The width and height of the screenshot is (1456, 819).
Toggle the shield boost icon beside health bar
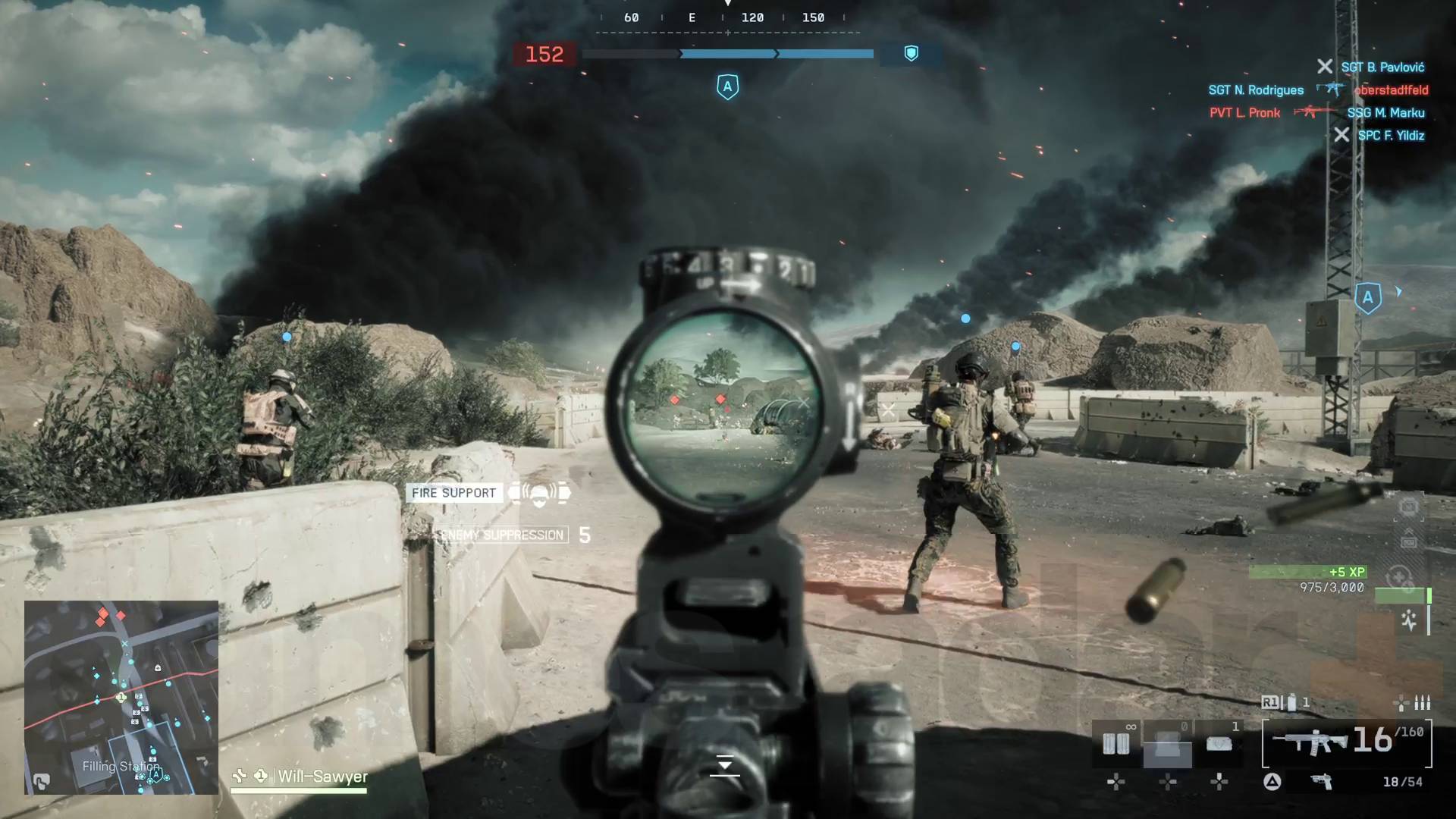[910, 54]
